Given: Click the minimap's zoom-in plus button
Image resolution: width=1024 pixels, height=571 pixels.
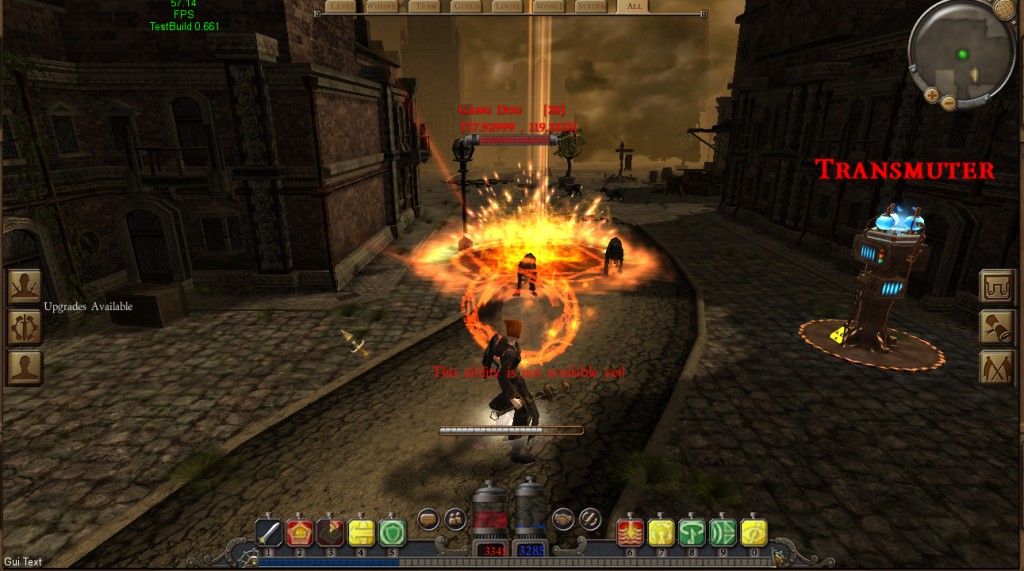Looking at the screenshot, I should (x=931, y=95).
